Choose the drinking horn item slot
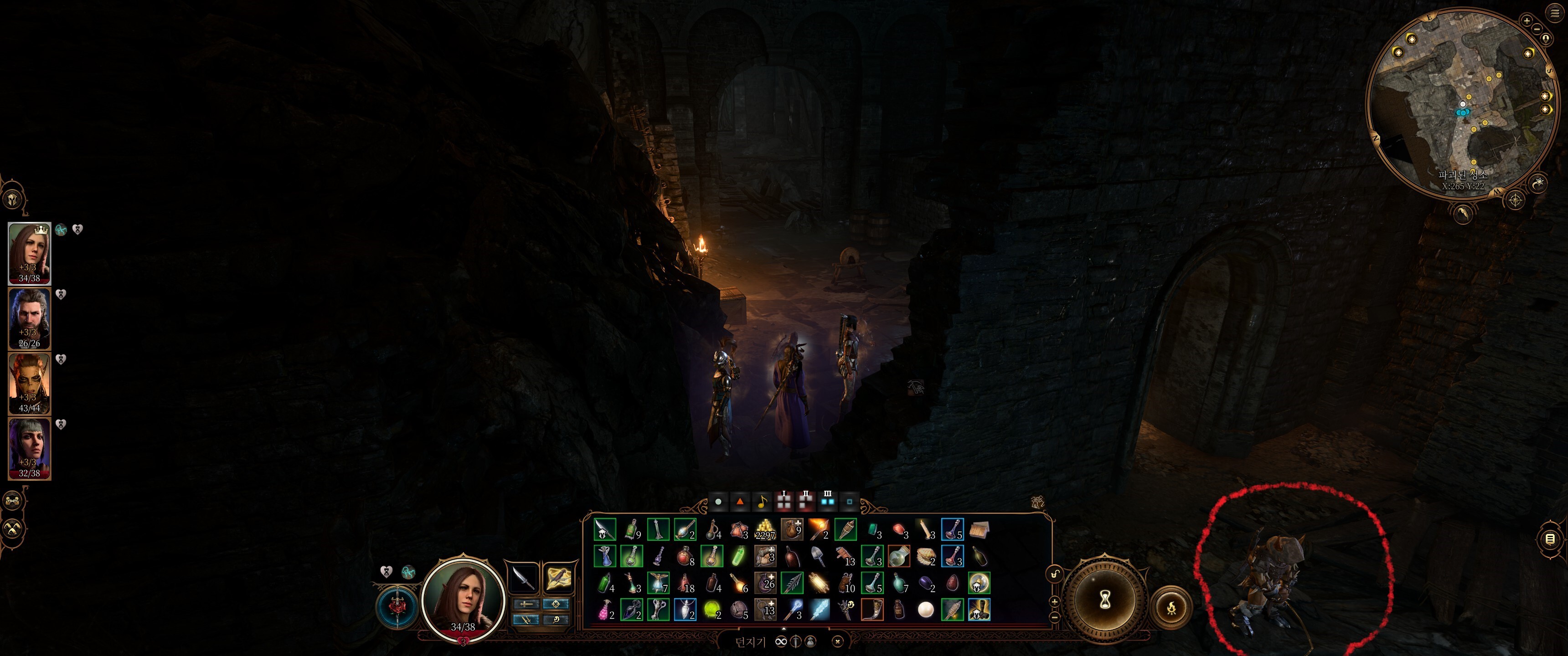Viewport: 1568px width, 656px height. pos(872,609)
